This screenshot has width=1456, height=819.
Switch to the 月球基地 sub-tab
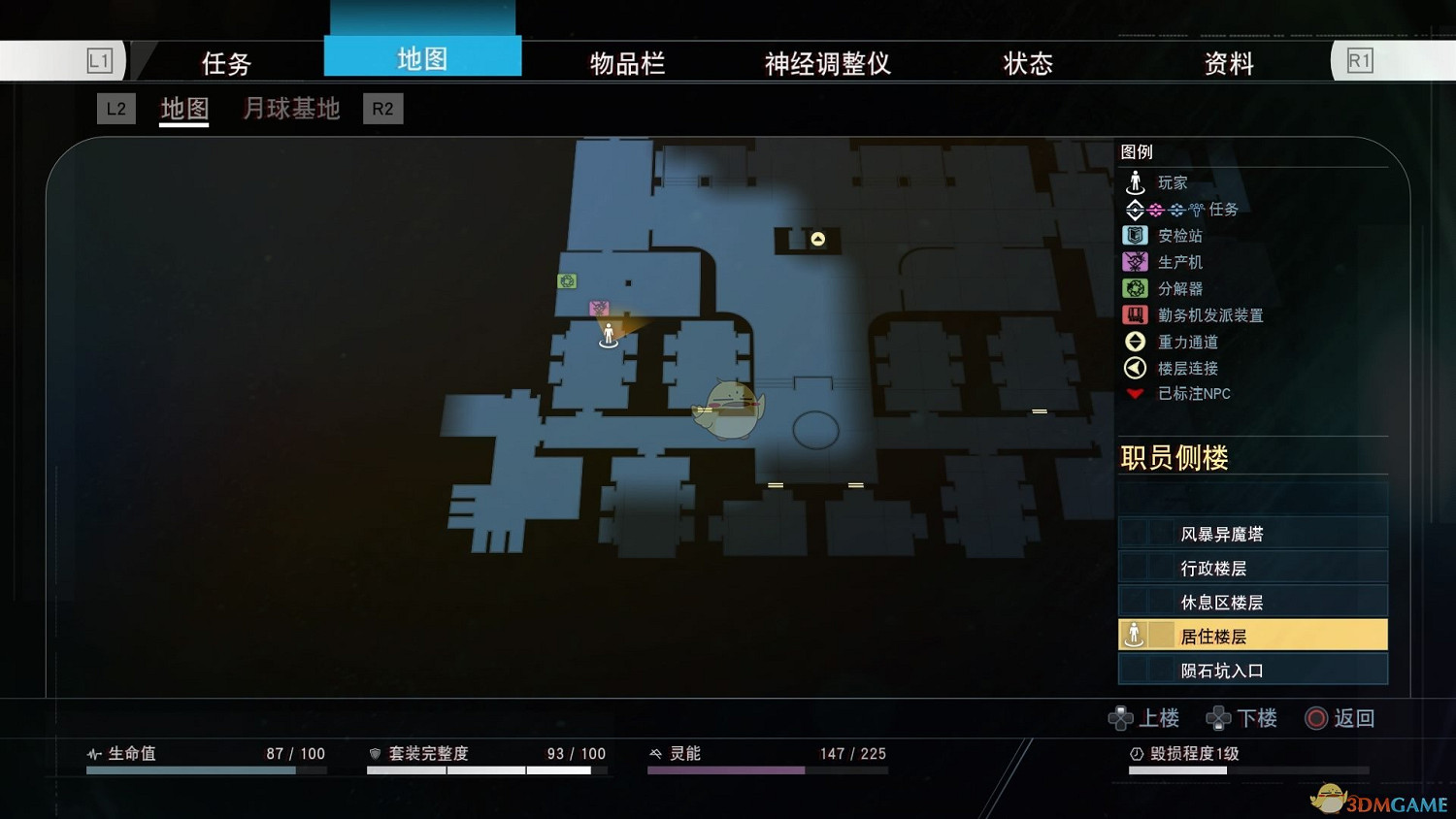290,109
